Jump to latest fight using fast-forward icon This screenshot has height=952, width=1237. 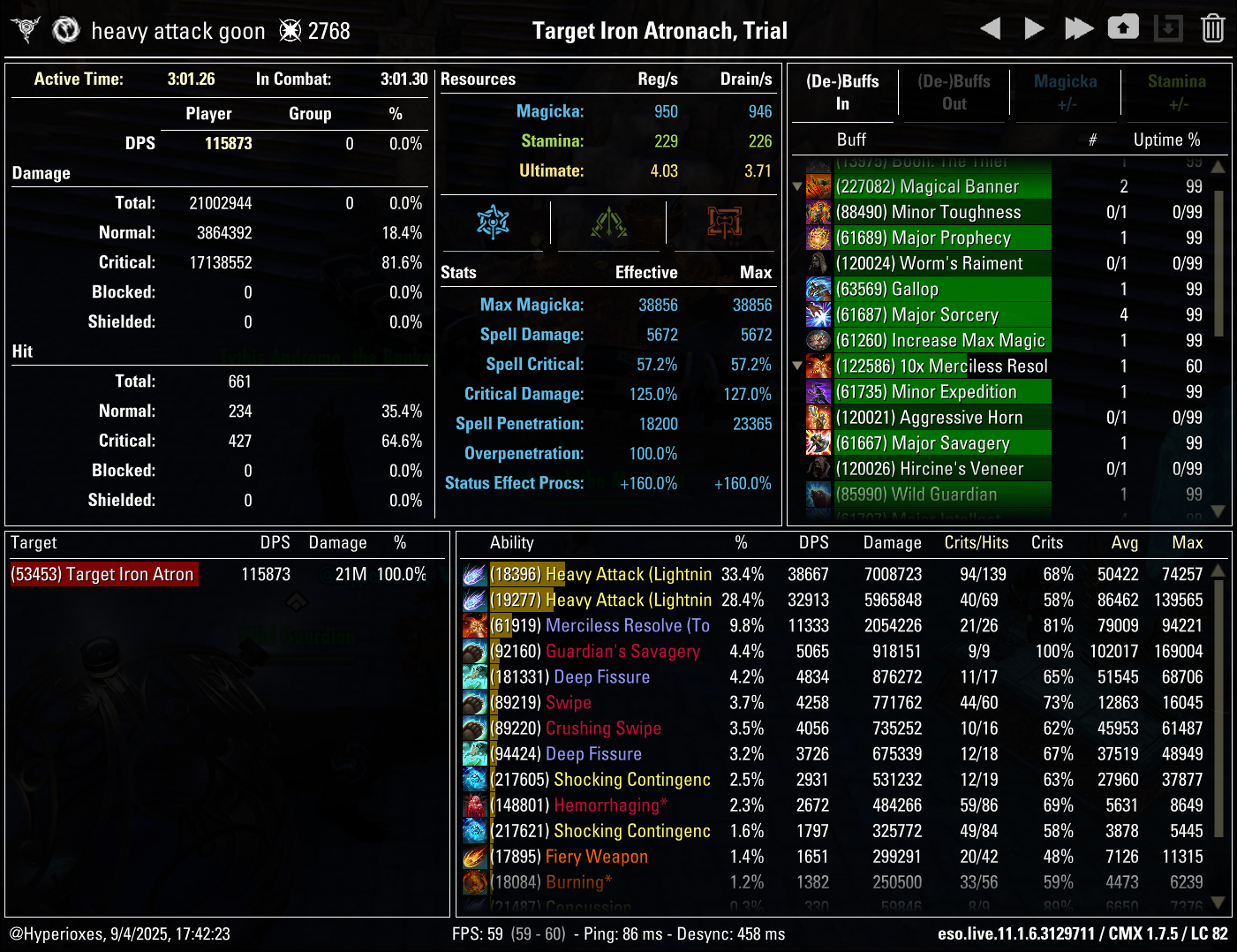point(1079,27)
